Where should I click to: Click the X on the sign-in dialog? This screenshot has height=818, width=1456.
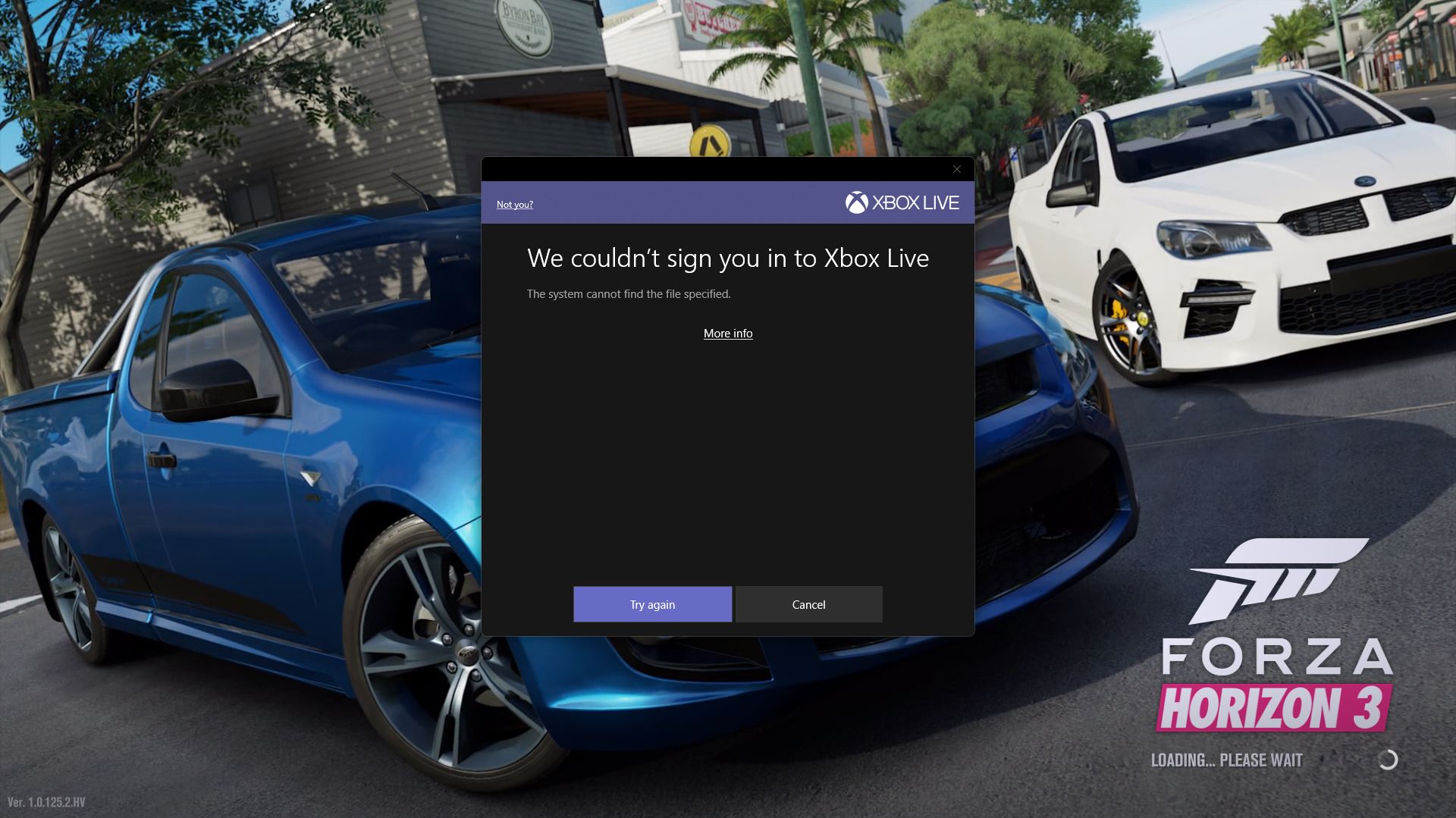point(956,169)
